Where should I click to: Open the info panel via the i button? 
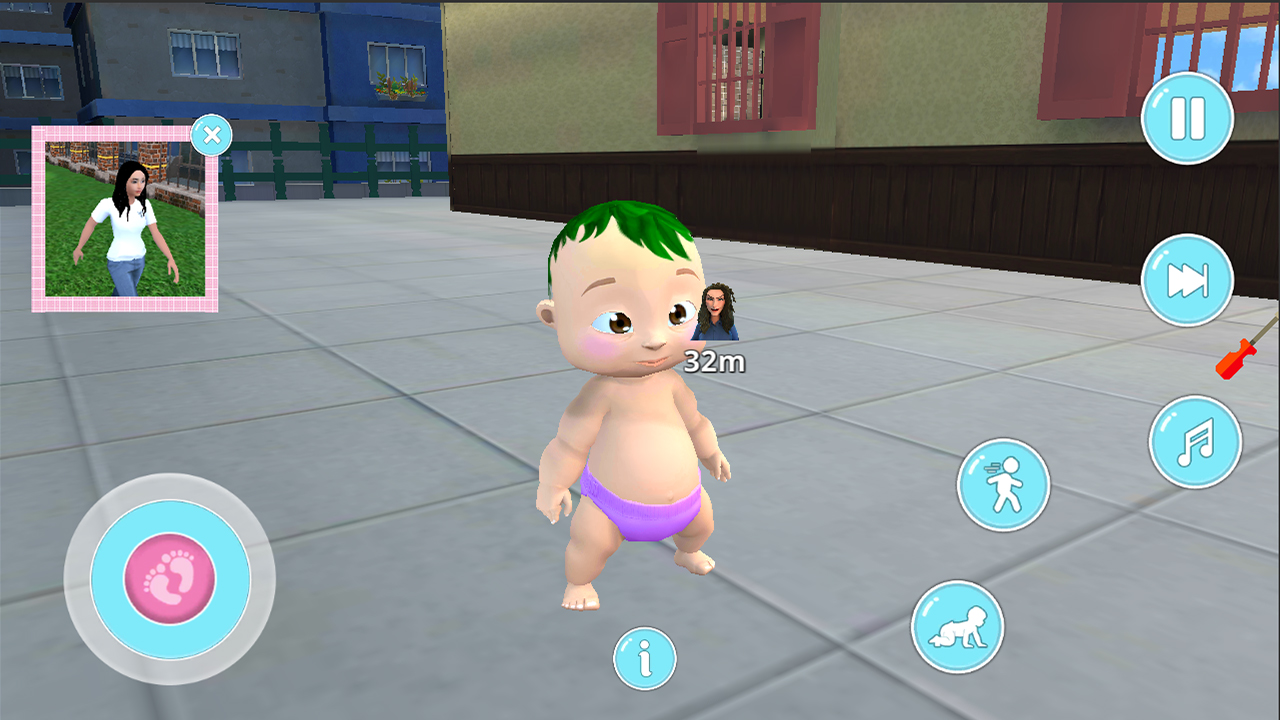click(x=645, y=659)
